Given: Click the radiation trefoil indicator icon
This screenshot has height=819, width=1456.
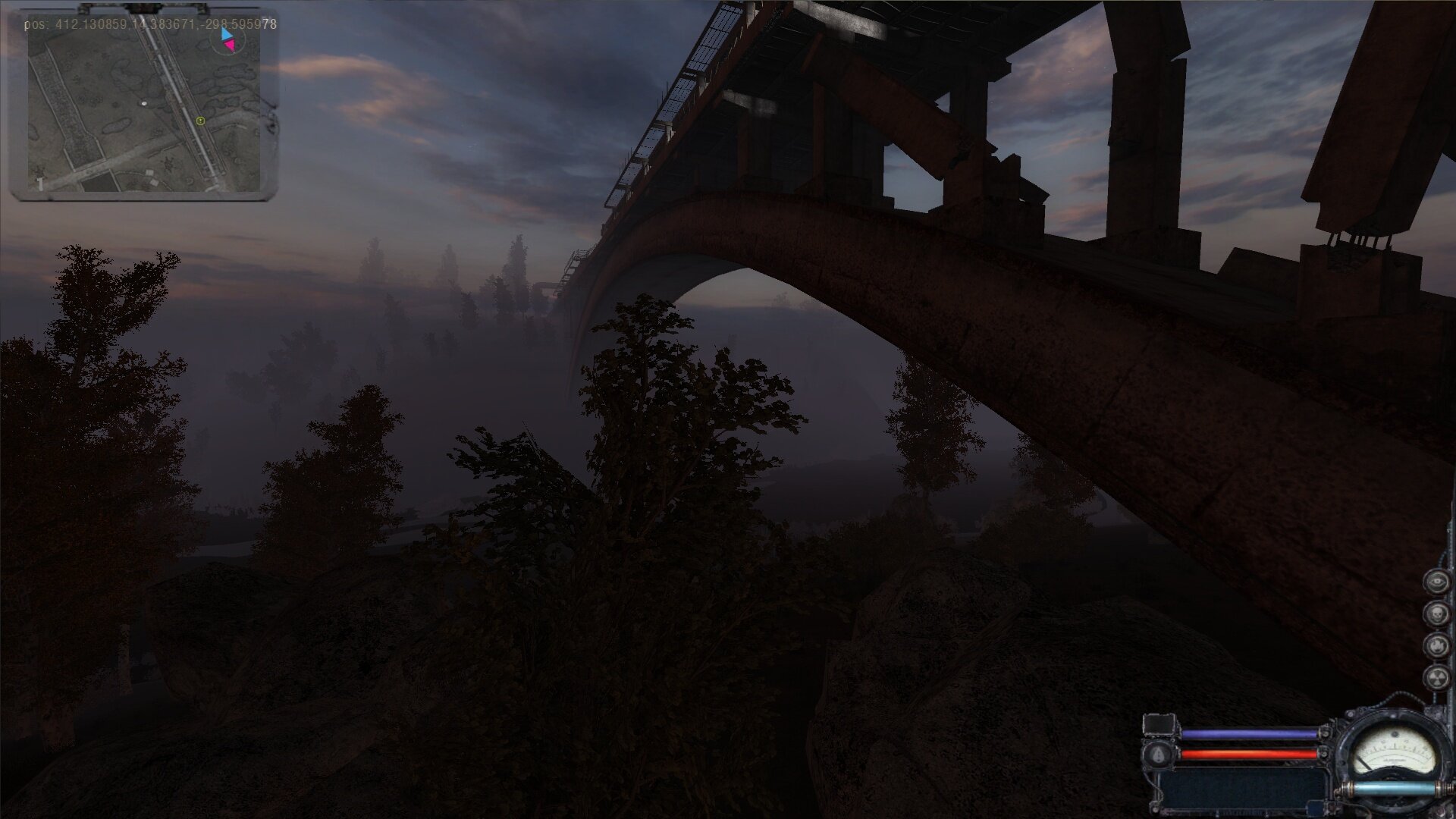Looking at the screenshot, I should [1435, 677].
